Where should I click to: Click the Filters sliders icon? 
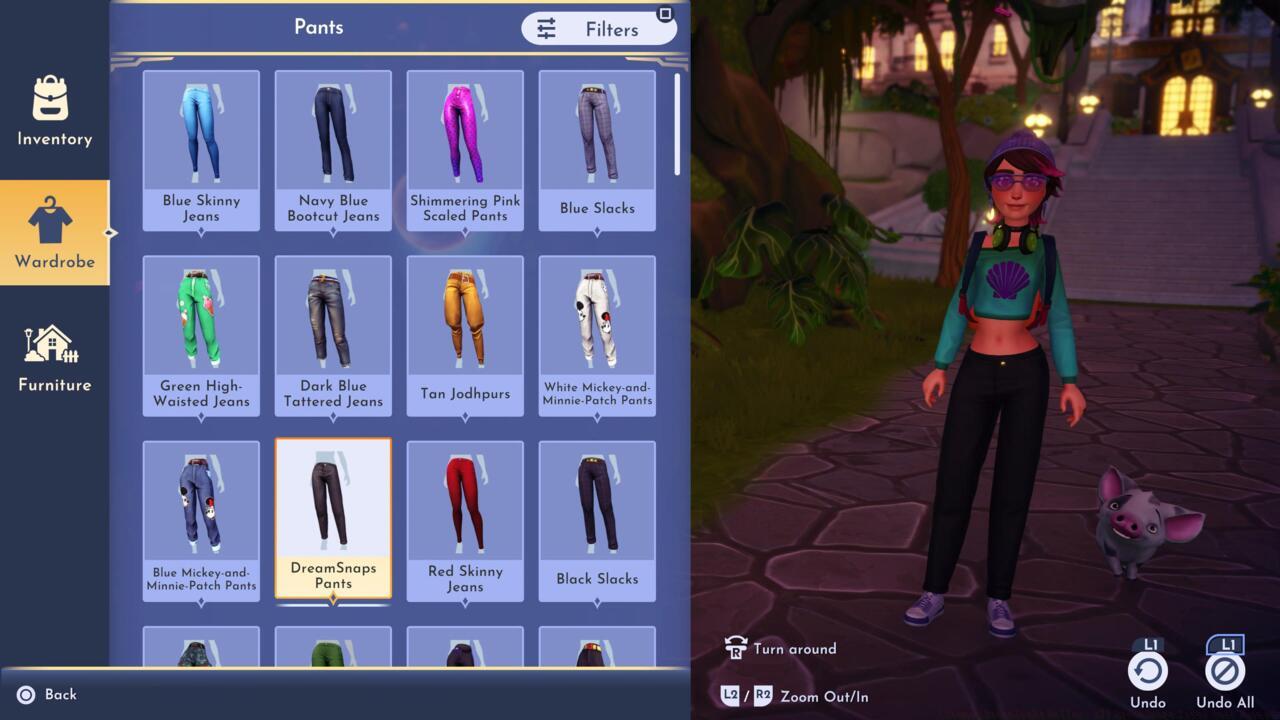(546, 29)
